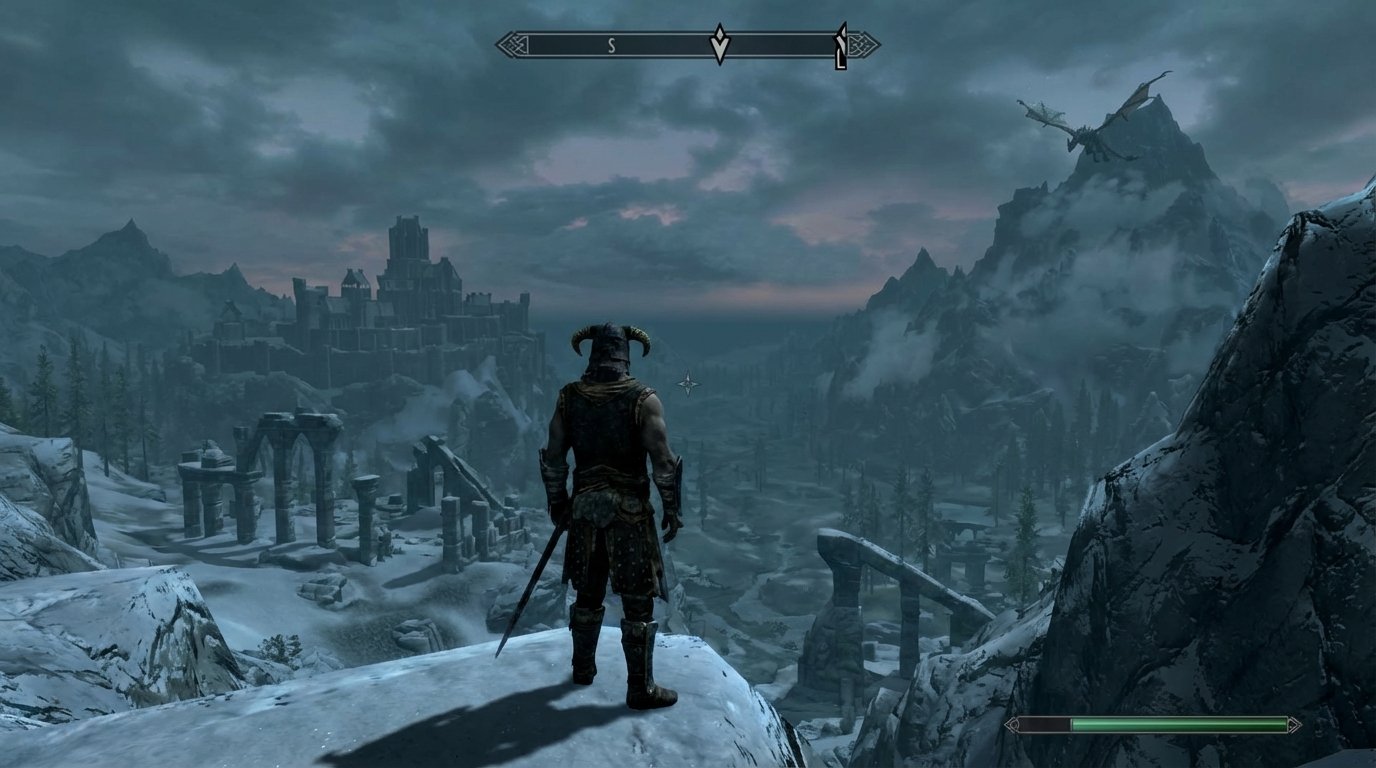The image size is (1376, 768).
Task: Click the left knotwork end cap of the compass
Action: click(512, 44)
